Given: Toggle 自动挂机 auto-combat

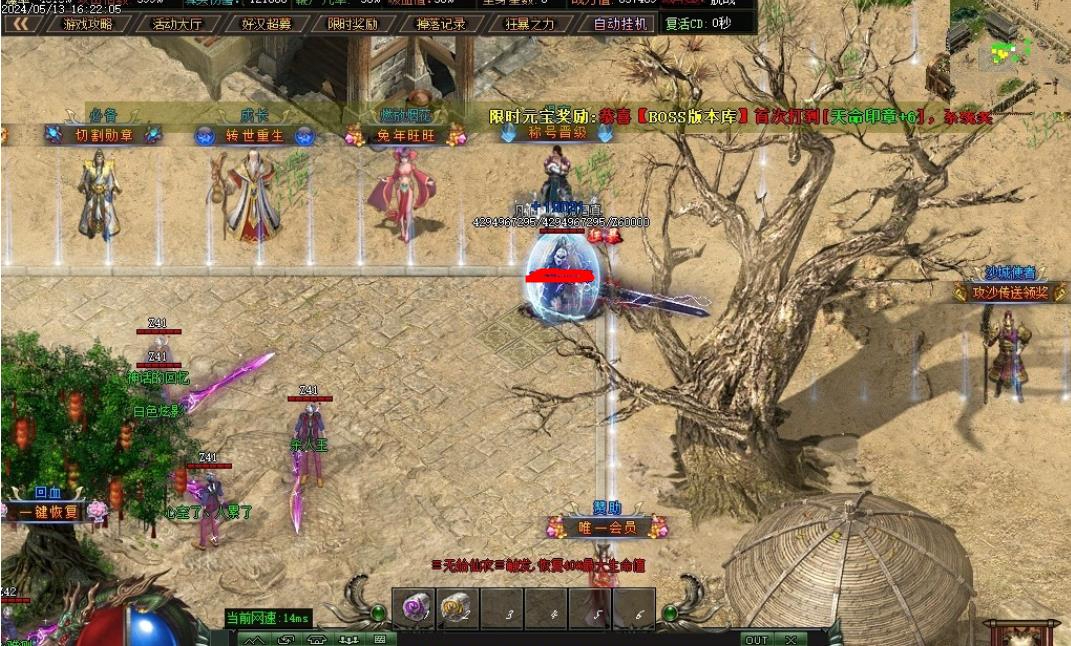Looking at the screenshot, I should click(621, 24).
